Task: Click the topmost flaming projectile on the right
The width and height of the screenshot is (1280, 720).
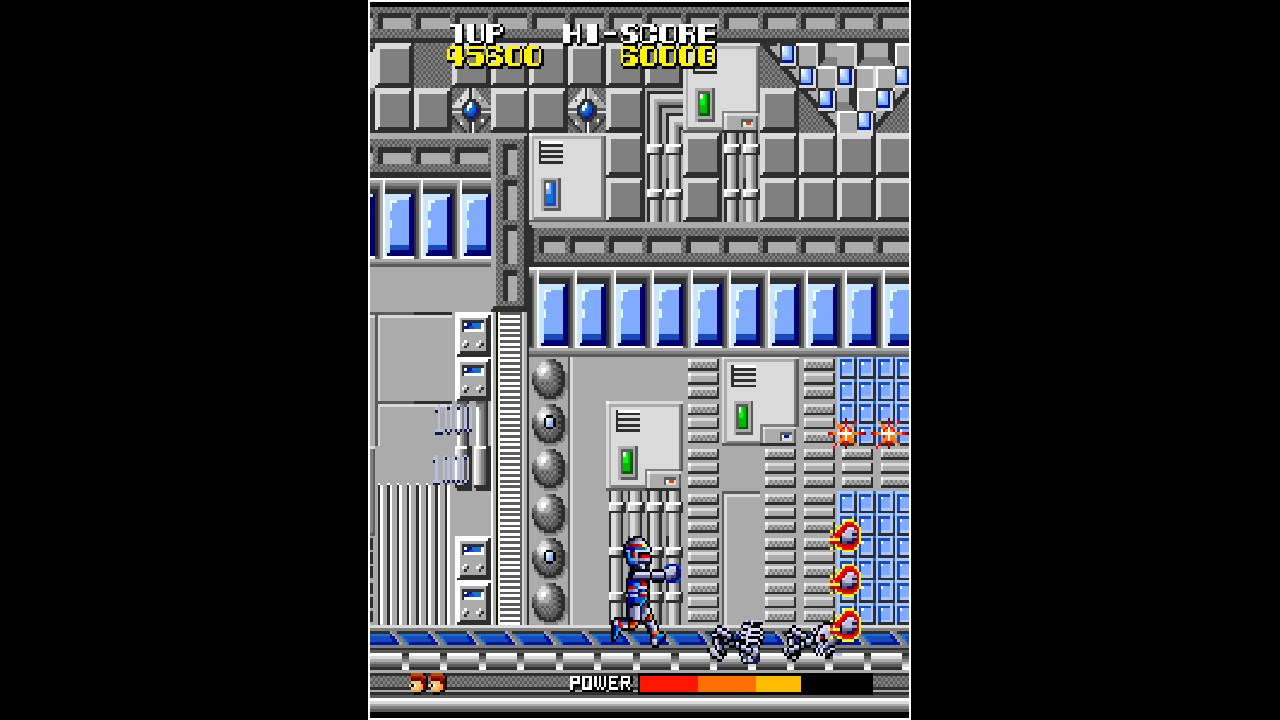Action: click(845, 535)
